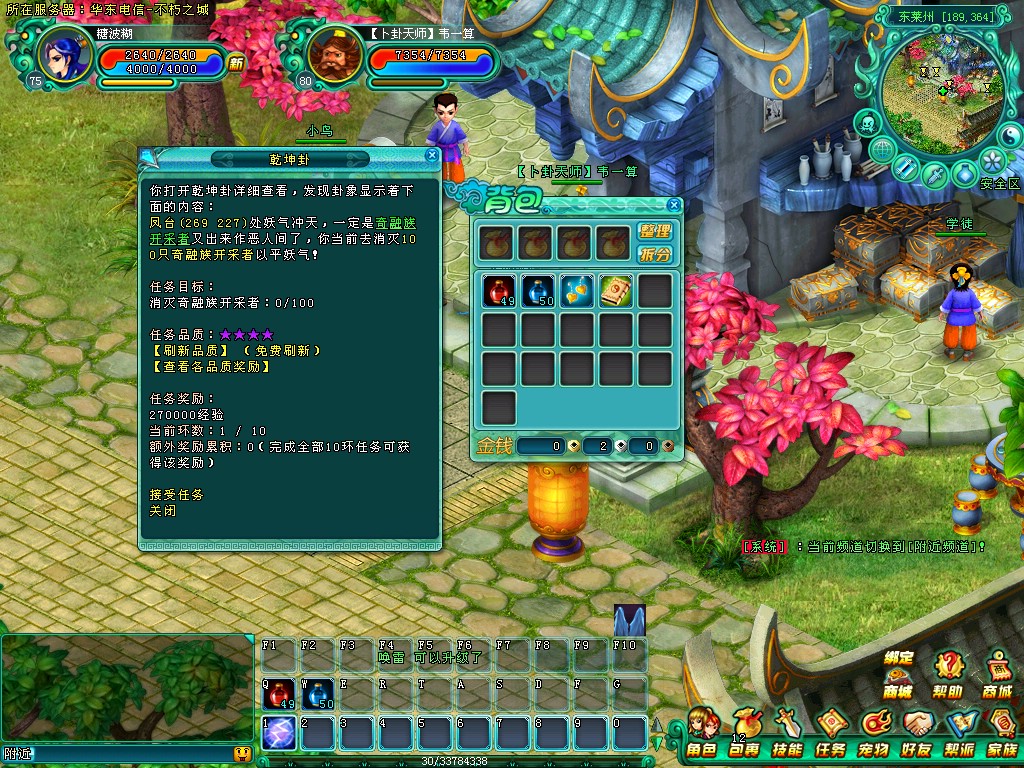Select the red potion in the bag
The image size is (1024, 768).
(x=500, y=290)
